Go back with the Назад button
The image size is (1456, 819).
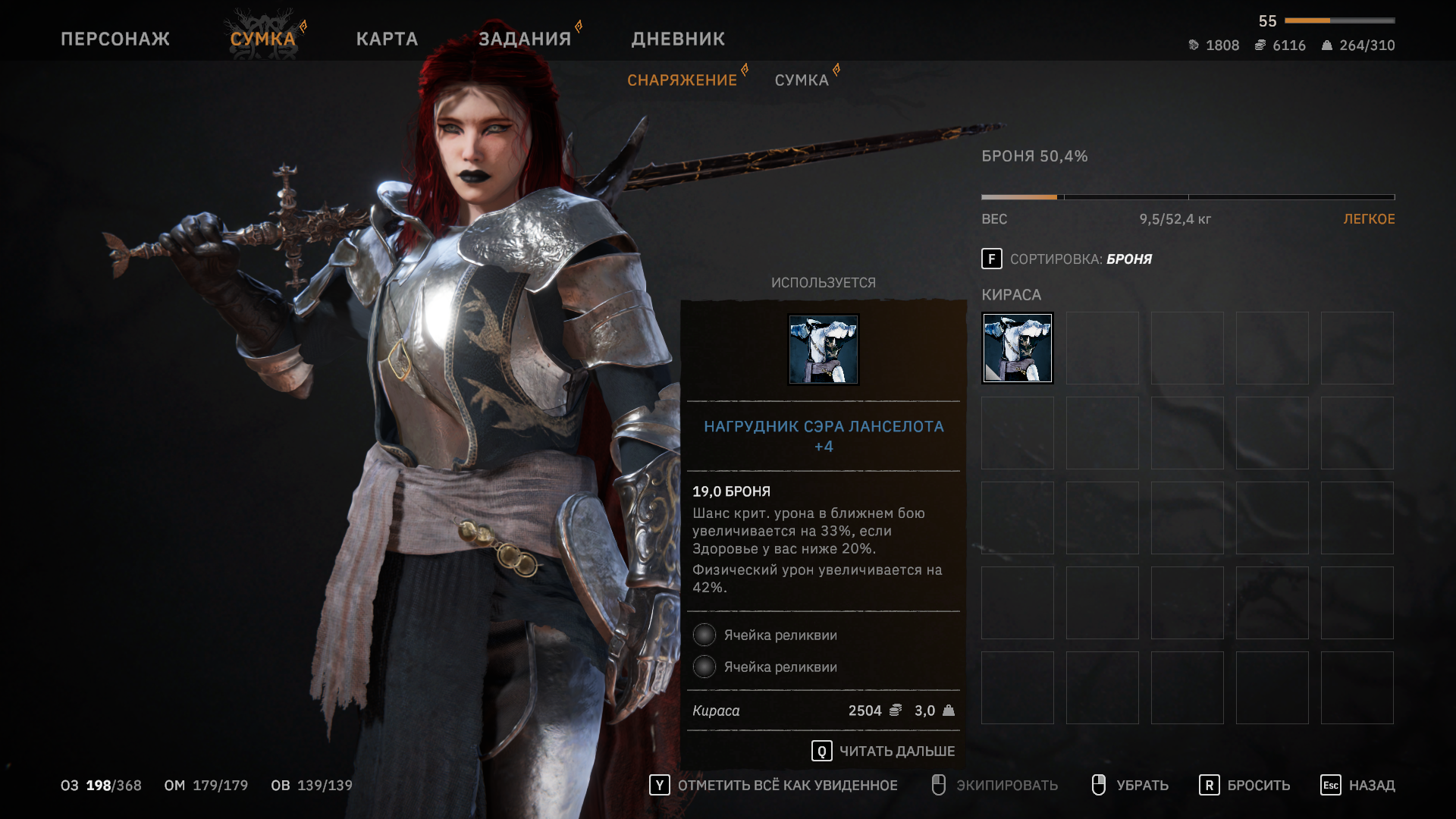[x=1357, y=785]
